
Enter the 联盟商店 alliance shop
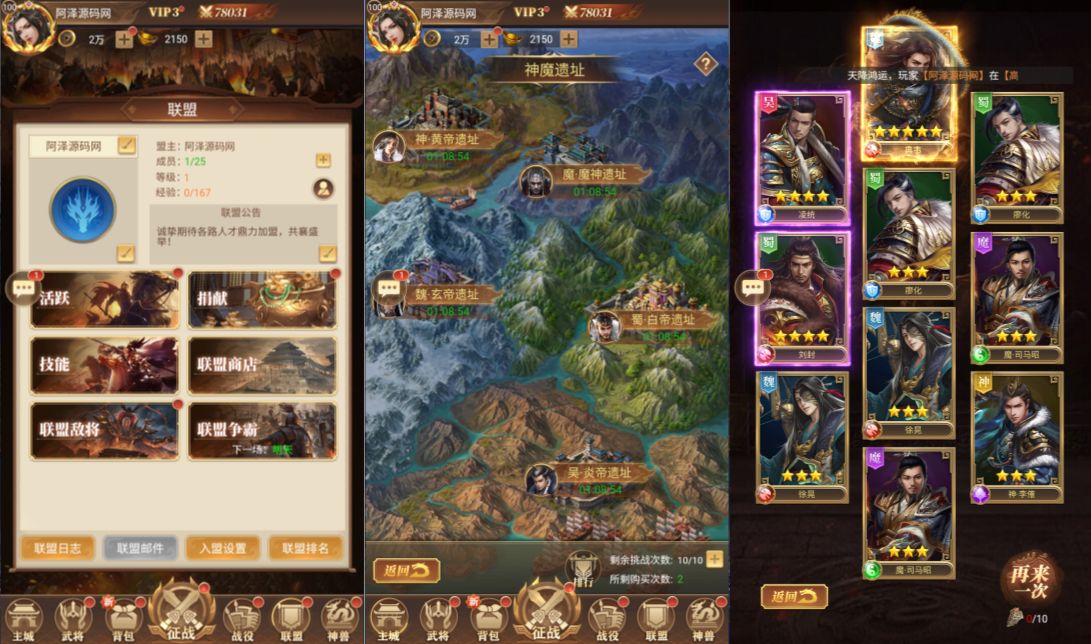262,365
